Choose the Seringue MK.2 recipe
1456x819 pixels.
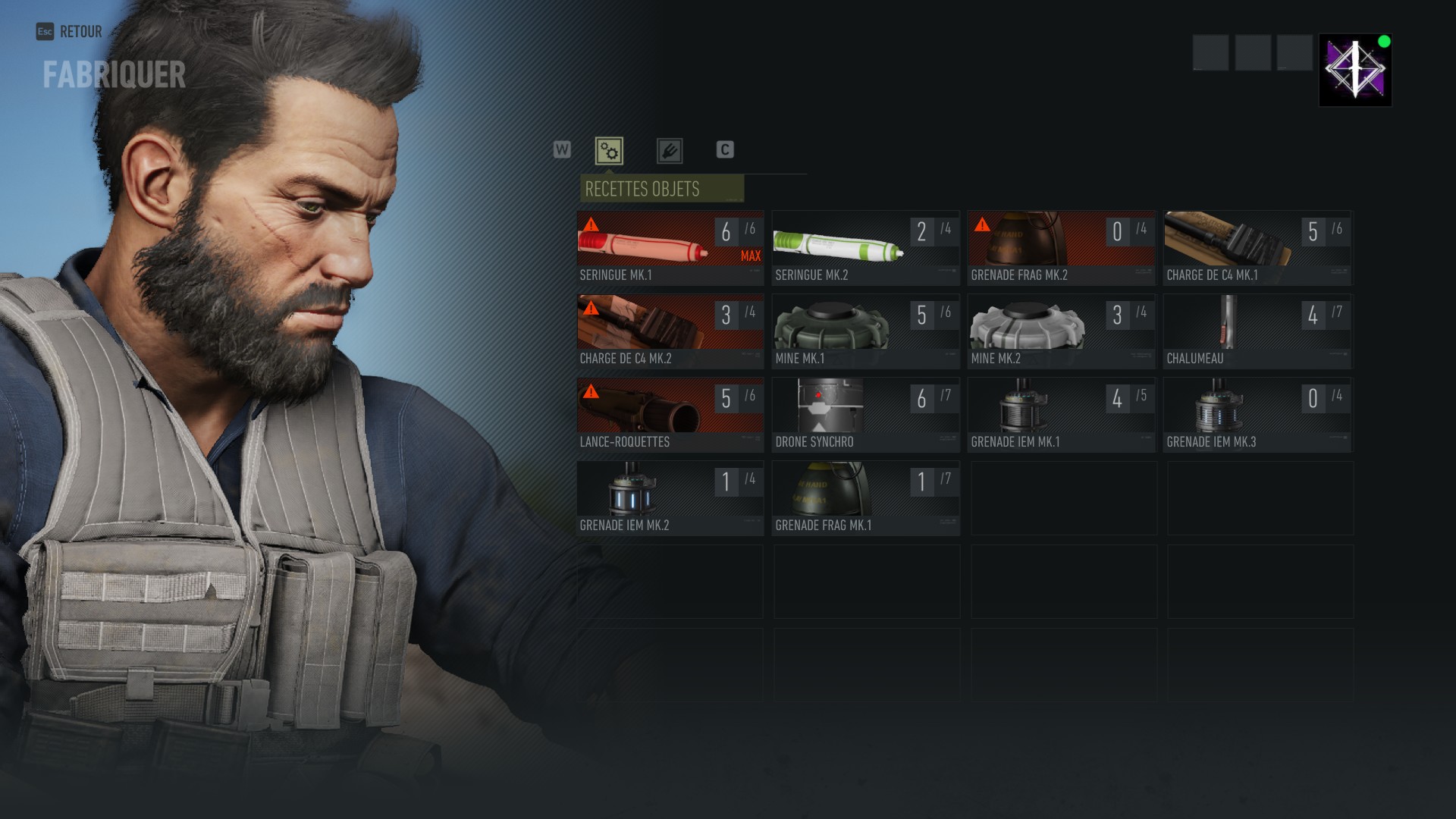point(865,248)
